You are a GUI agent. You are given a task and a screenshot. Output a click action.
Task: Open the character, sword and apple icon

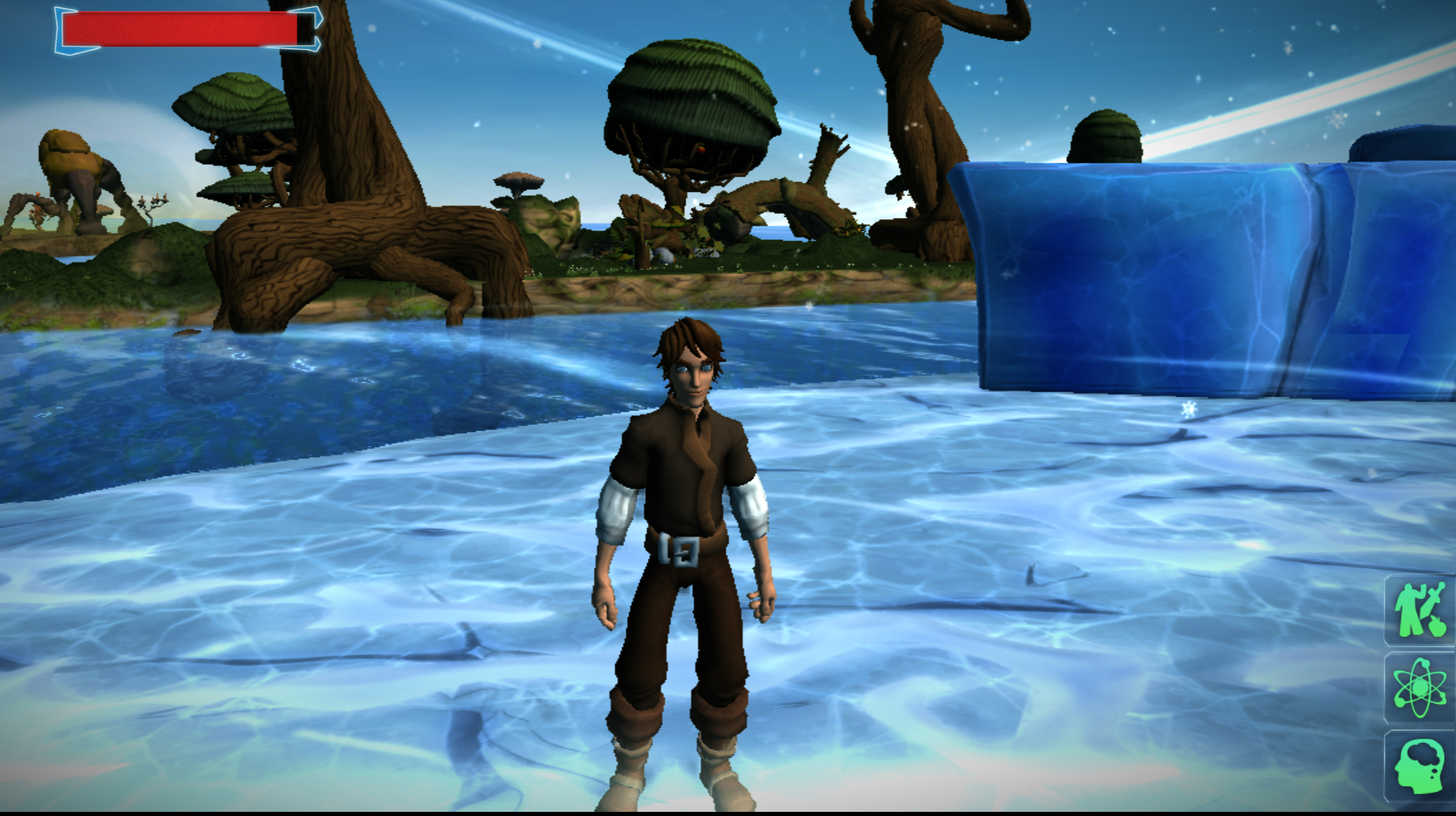1419,610
